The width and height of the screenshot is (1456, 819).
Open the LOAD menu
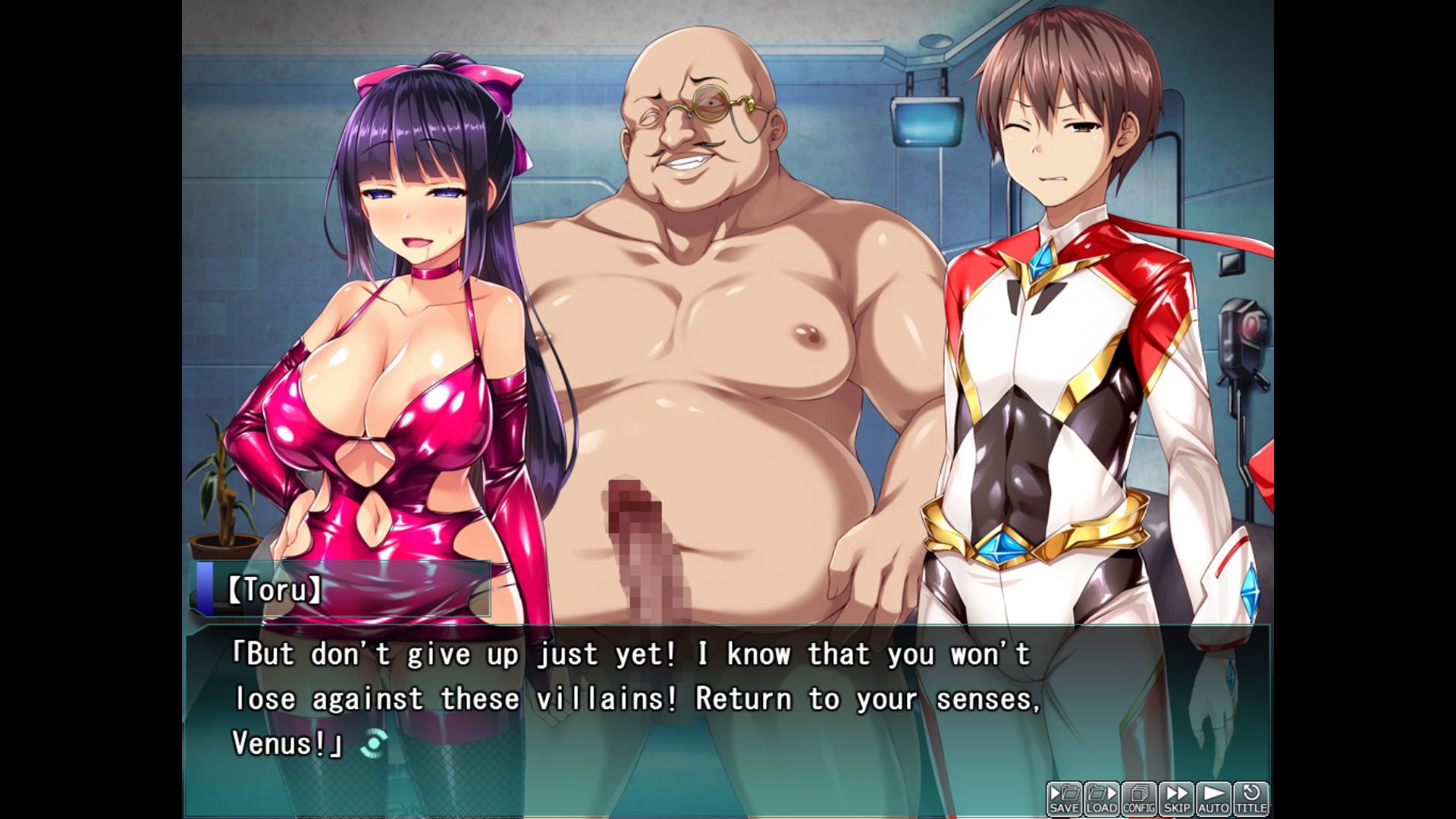tap(1101, 799)
